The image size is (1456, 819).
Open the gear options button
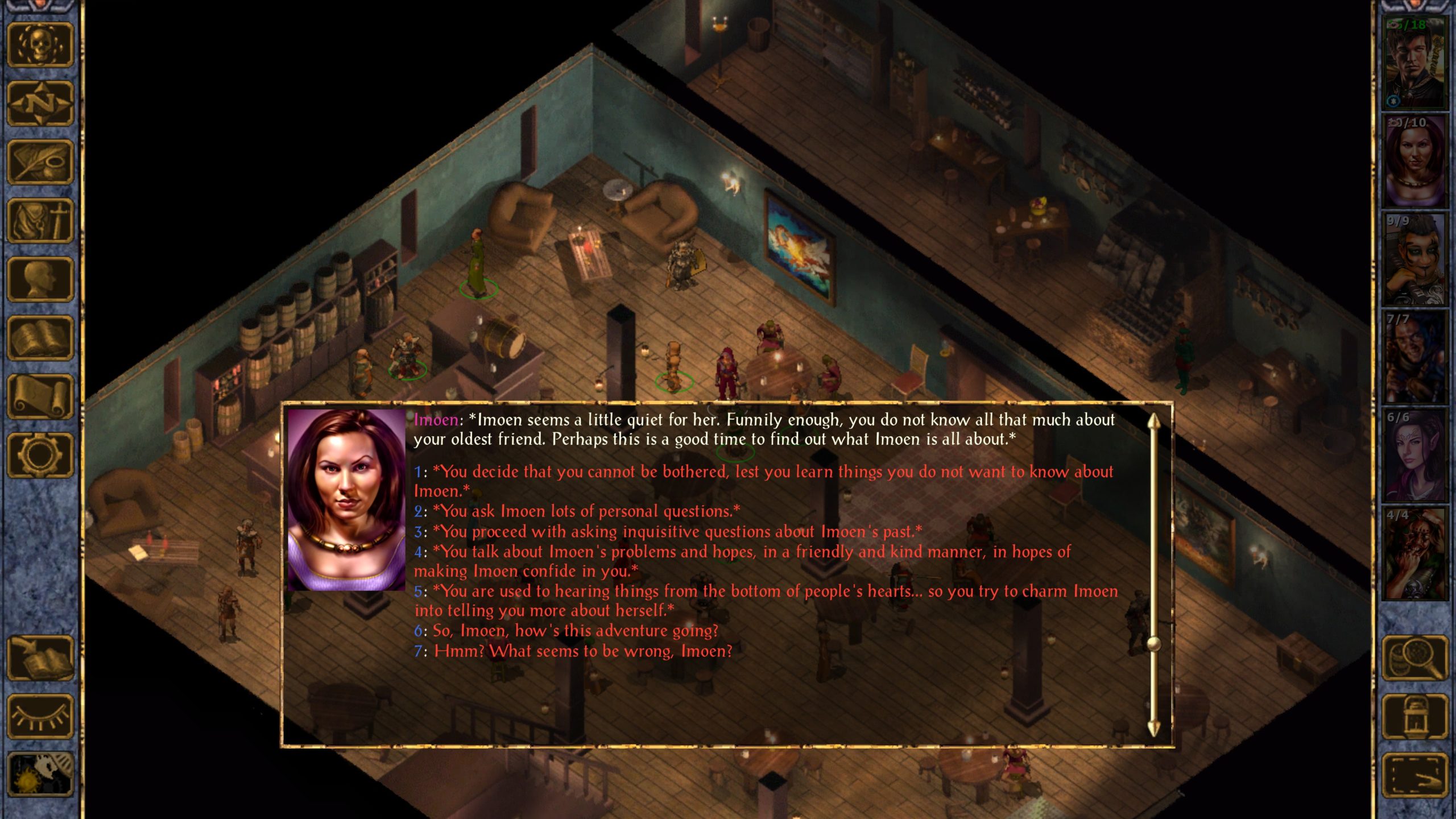40,455
